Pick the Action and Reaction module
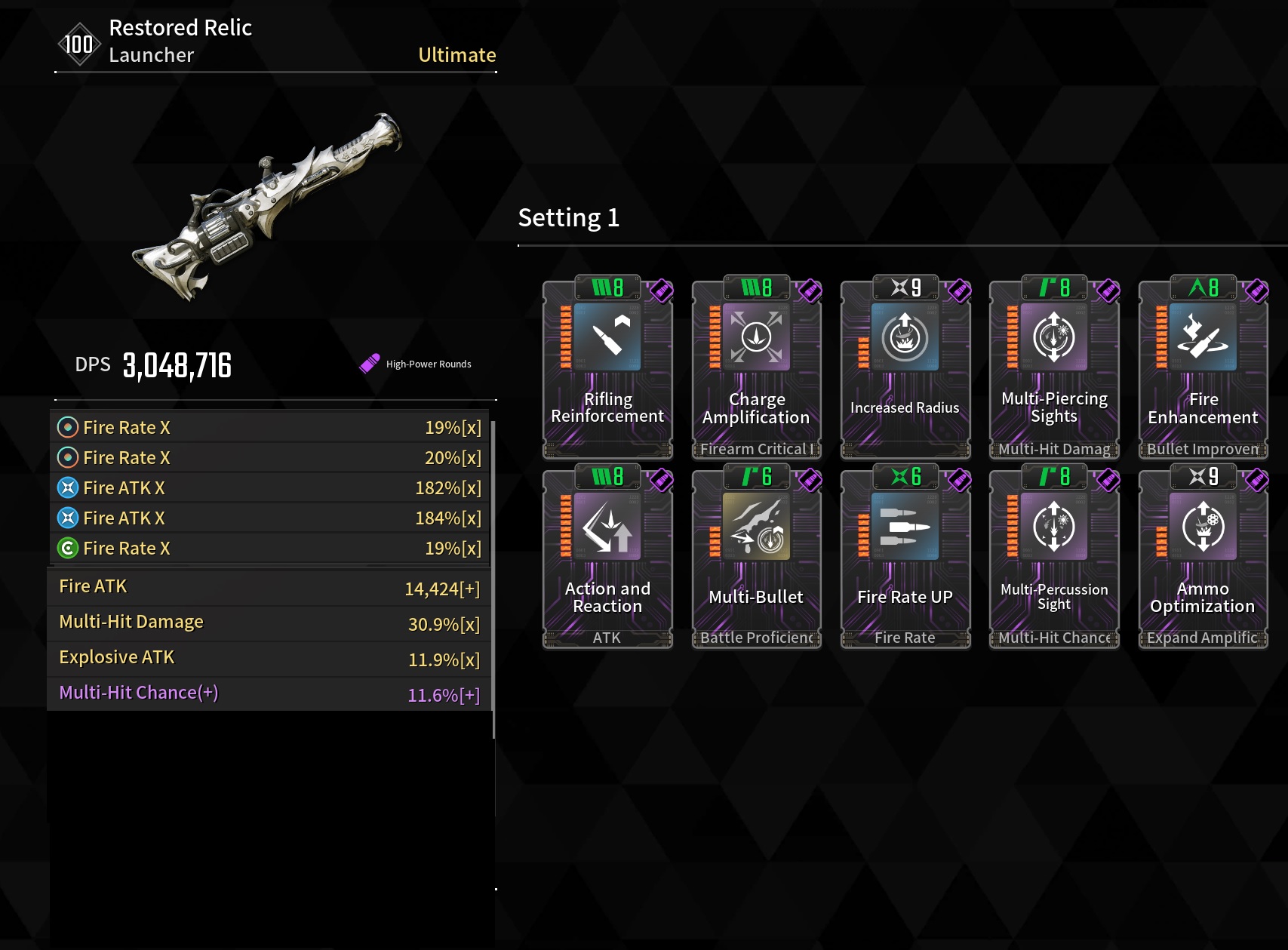Image resolution: width=1288 pixels, height=950 pixels. (607, 556)
